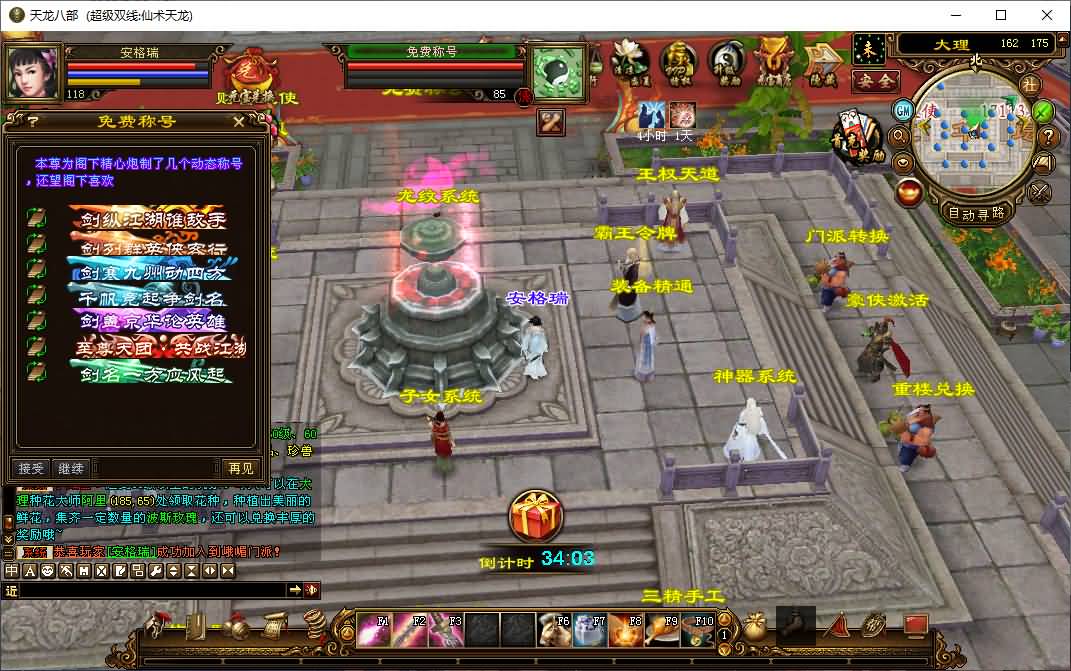Open the GM help button

[x=903, y=109]
